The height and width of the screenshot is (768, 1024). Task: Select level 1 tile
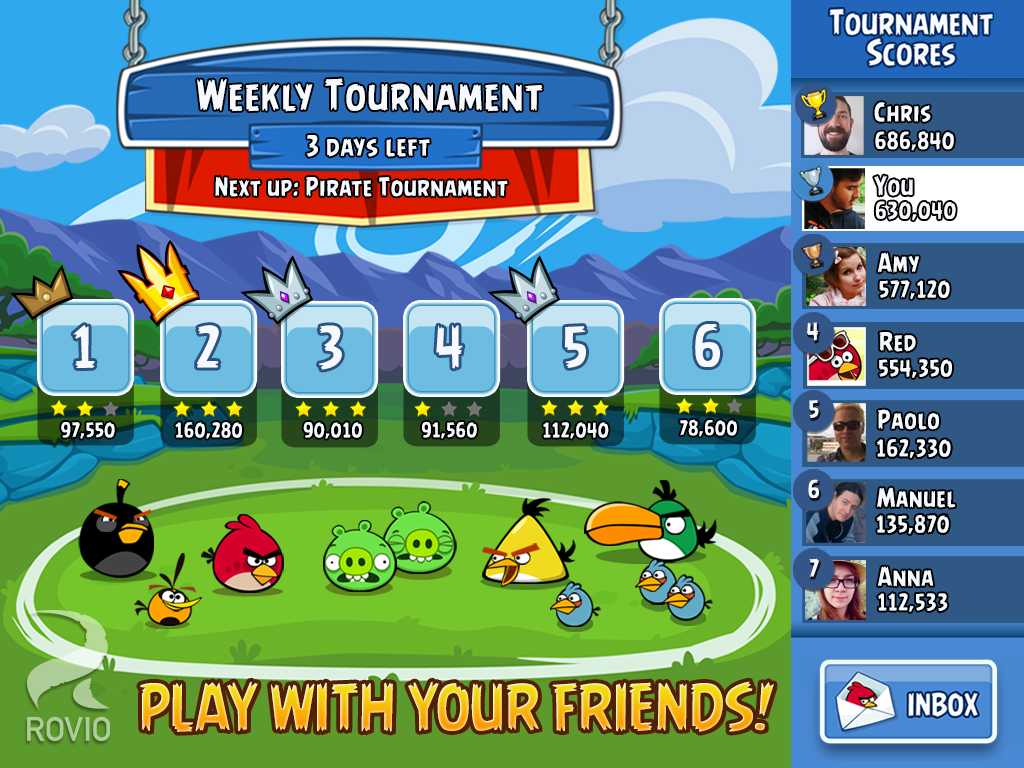85,347
